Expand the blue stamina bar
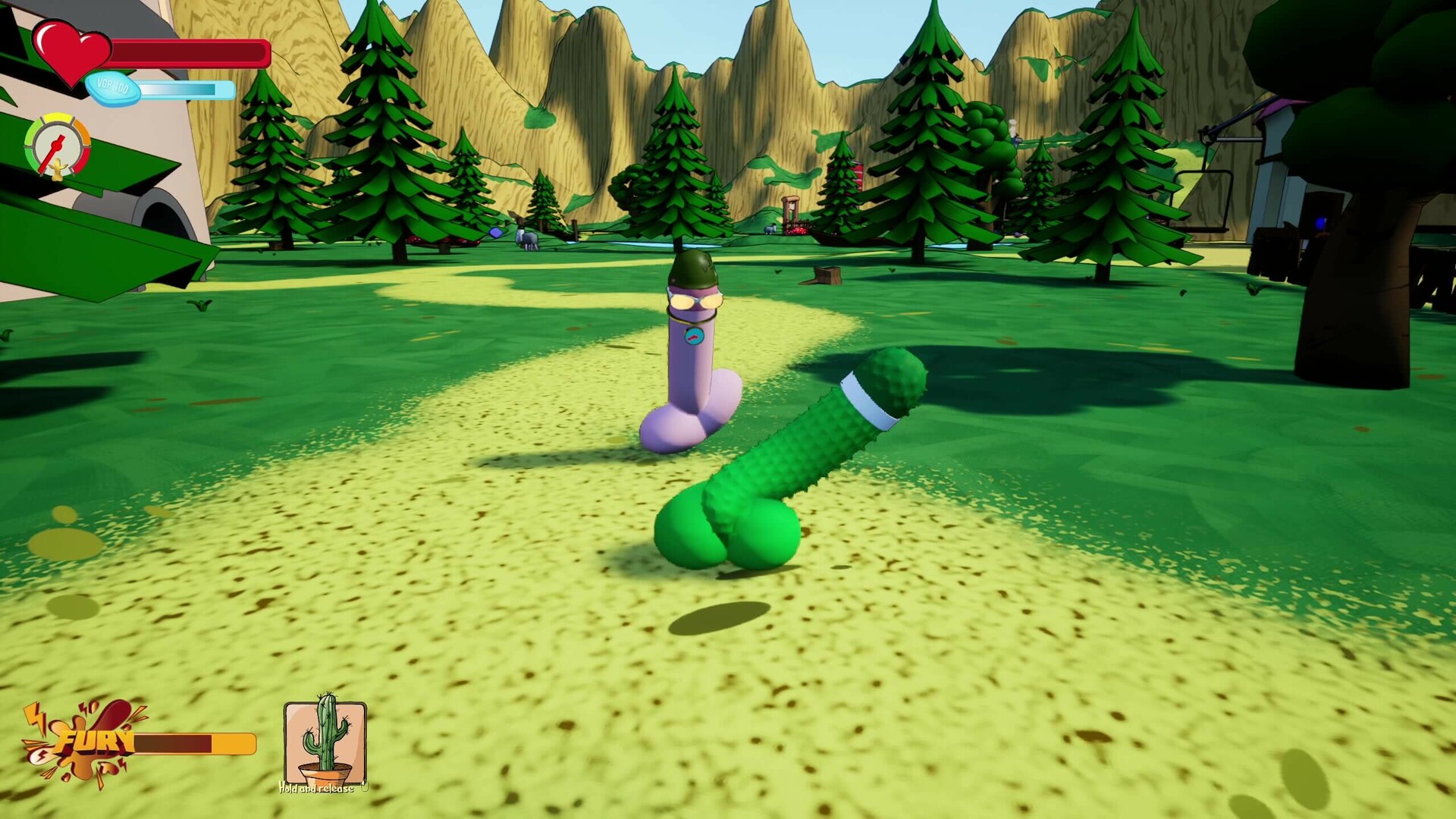 188,89
